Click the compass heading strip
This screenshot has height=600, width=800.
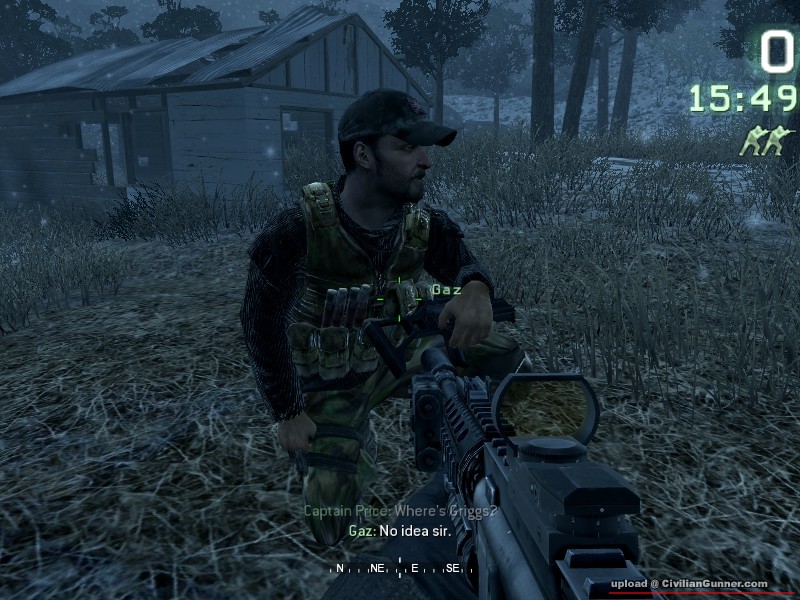pyautogui.click(x=400, y=568)
